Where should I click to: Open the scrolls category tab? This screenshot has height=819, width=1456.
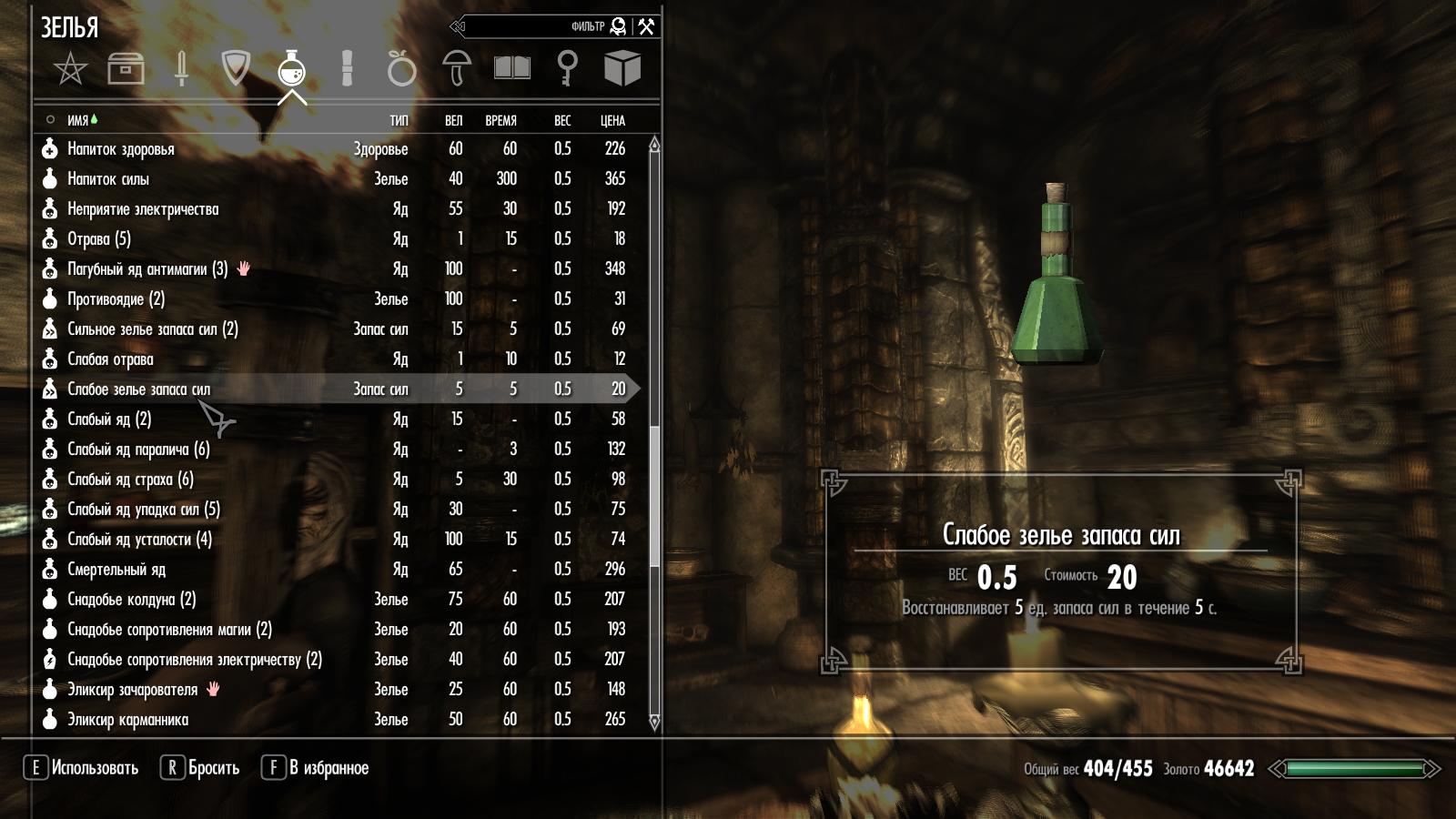pyautogui.click(x=347, y=68)
